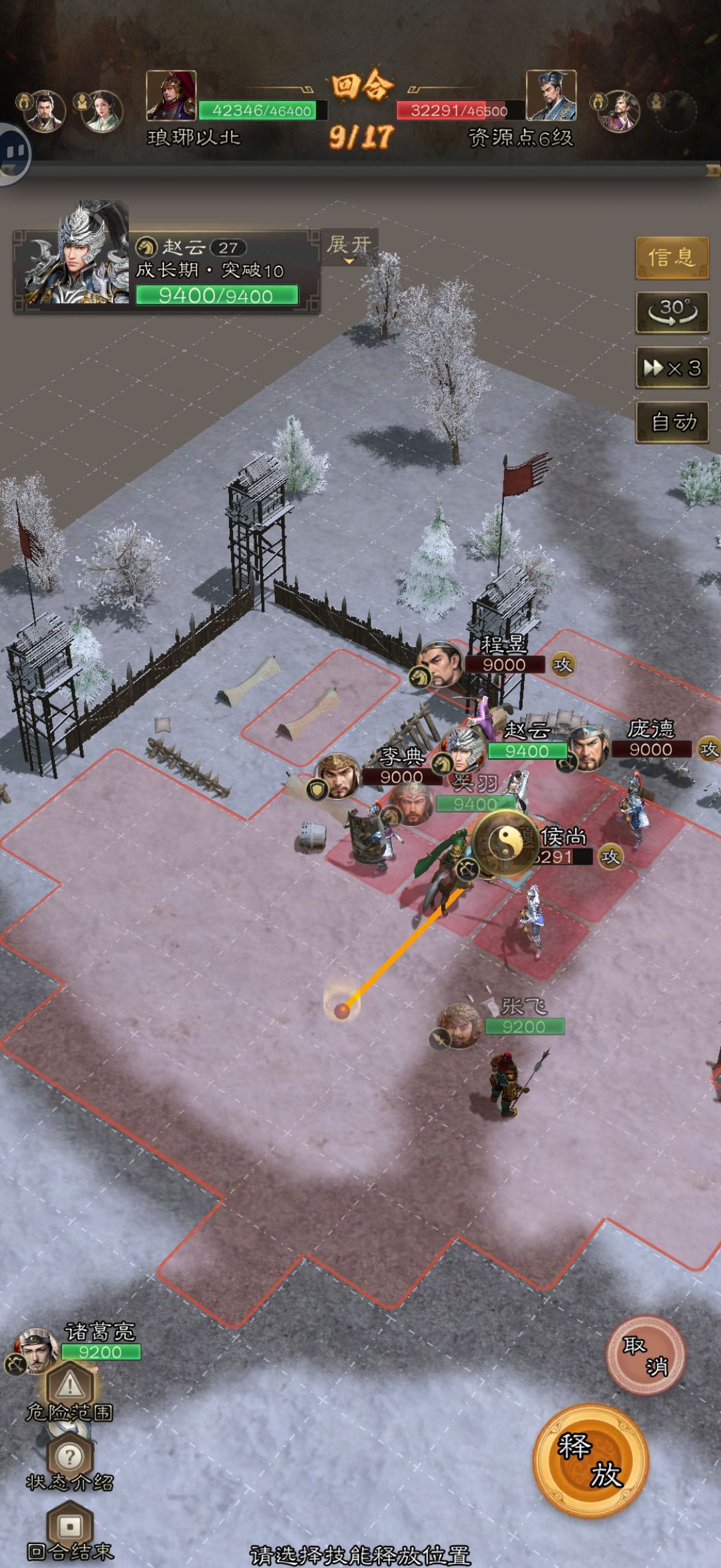View the 琅琊以北 commander portrait
Image resolution: width=721 pixels, height=1568 pixels.
point(172,95)
